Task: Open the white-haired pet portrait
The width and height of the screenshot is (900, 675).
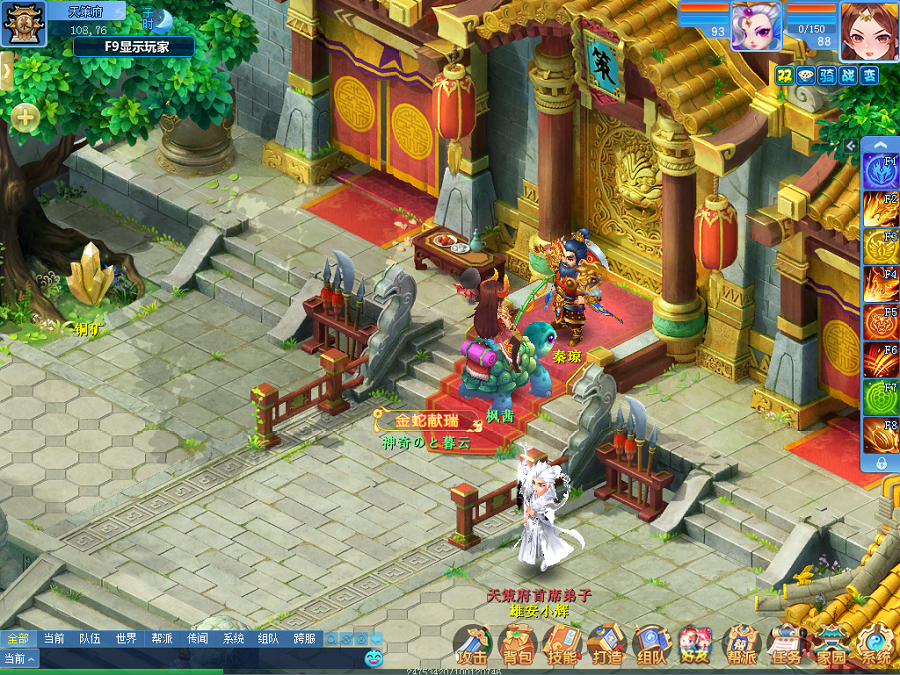Action: [756, 26]
